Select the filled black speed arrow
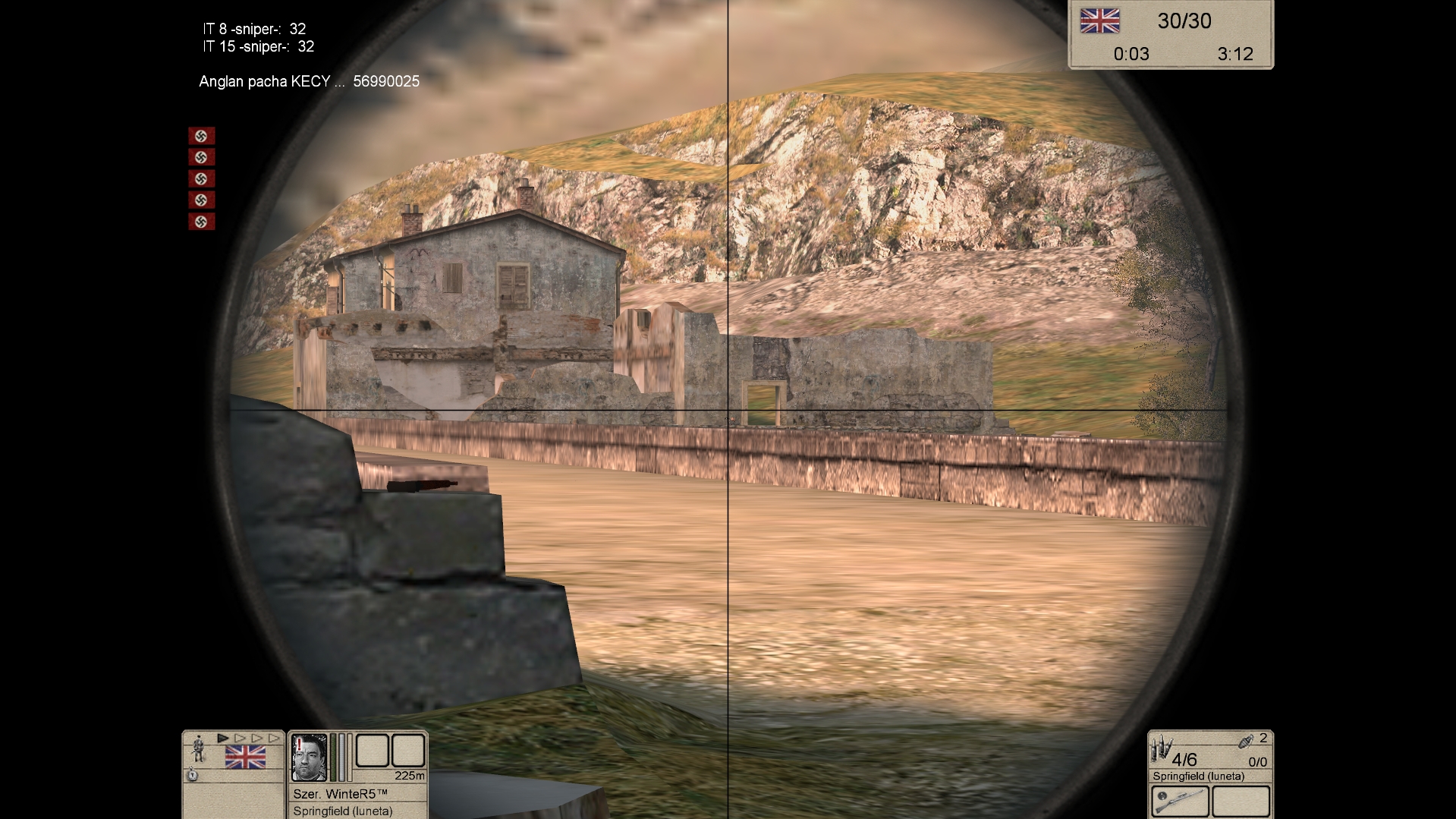Image resolution: width=1456 pixels, height=819 pixels. [x=223, y=738]
